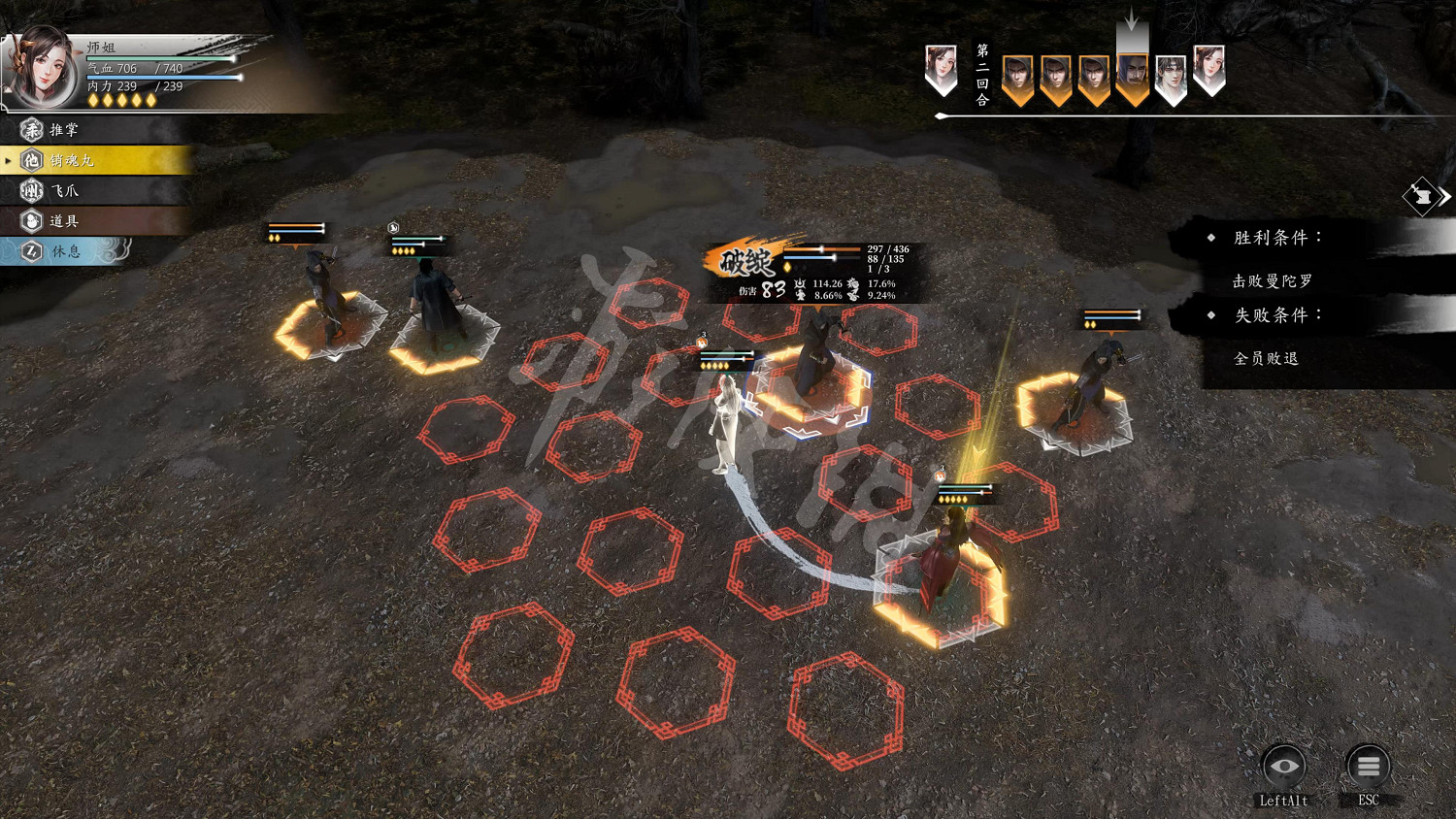Image resolution: width=1456 pixels, height=819 pixels.
Task: Open the 道具 items menu
Action: [x=64, y=221]
